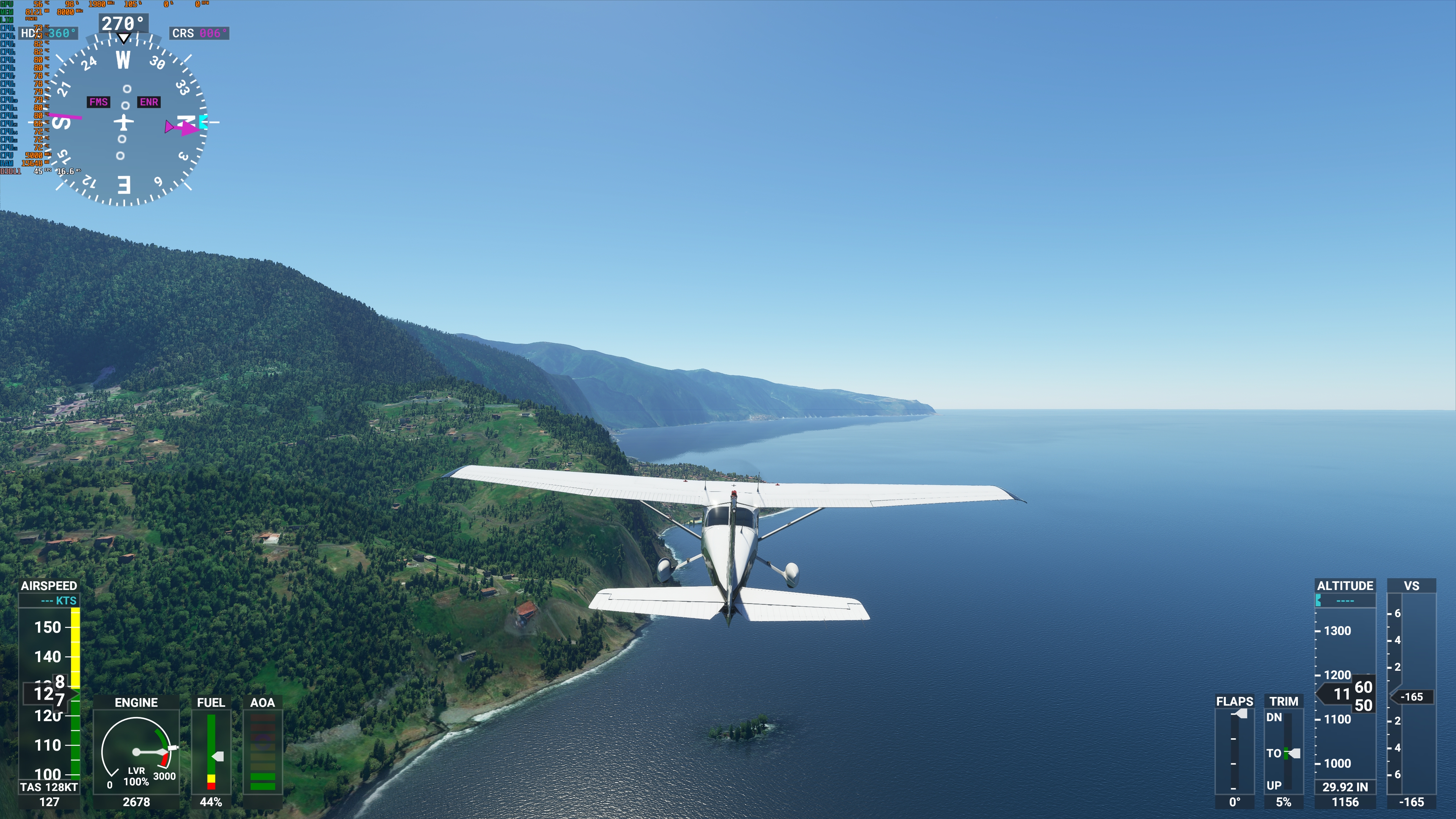Image resolution: width=1456 pixels, height=819 pixels.
Task: Toggle the FMS navigation source indicator
Action: click(x=99, y=102)
